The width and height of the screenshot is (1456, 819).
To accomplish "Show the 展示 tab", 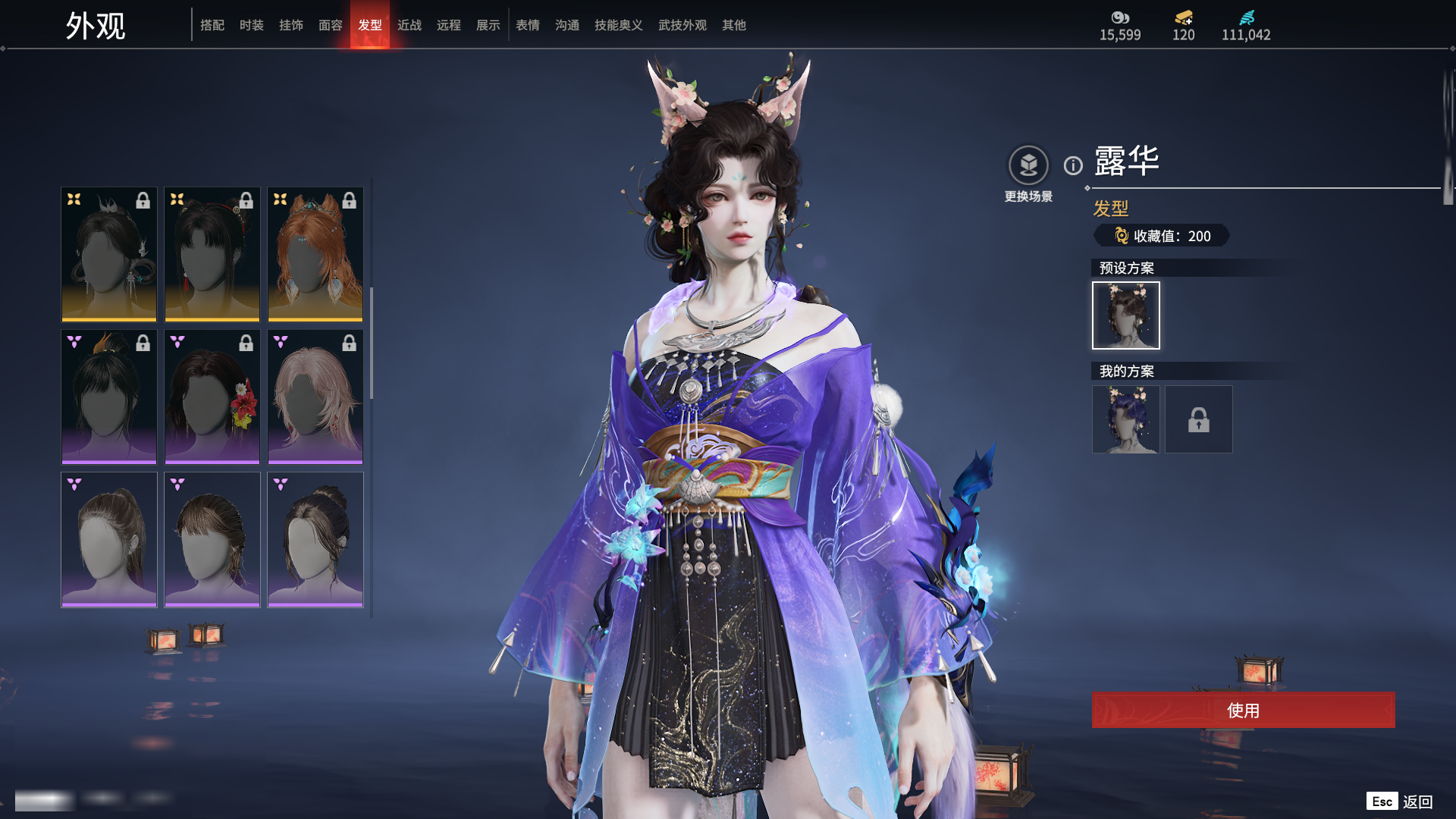I will click(488, 25).
